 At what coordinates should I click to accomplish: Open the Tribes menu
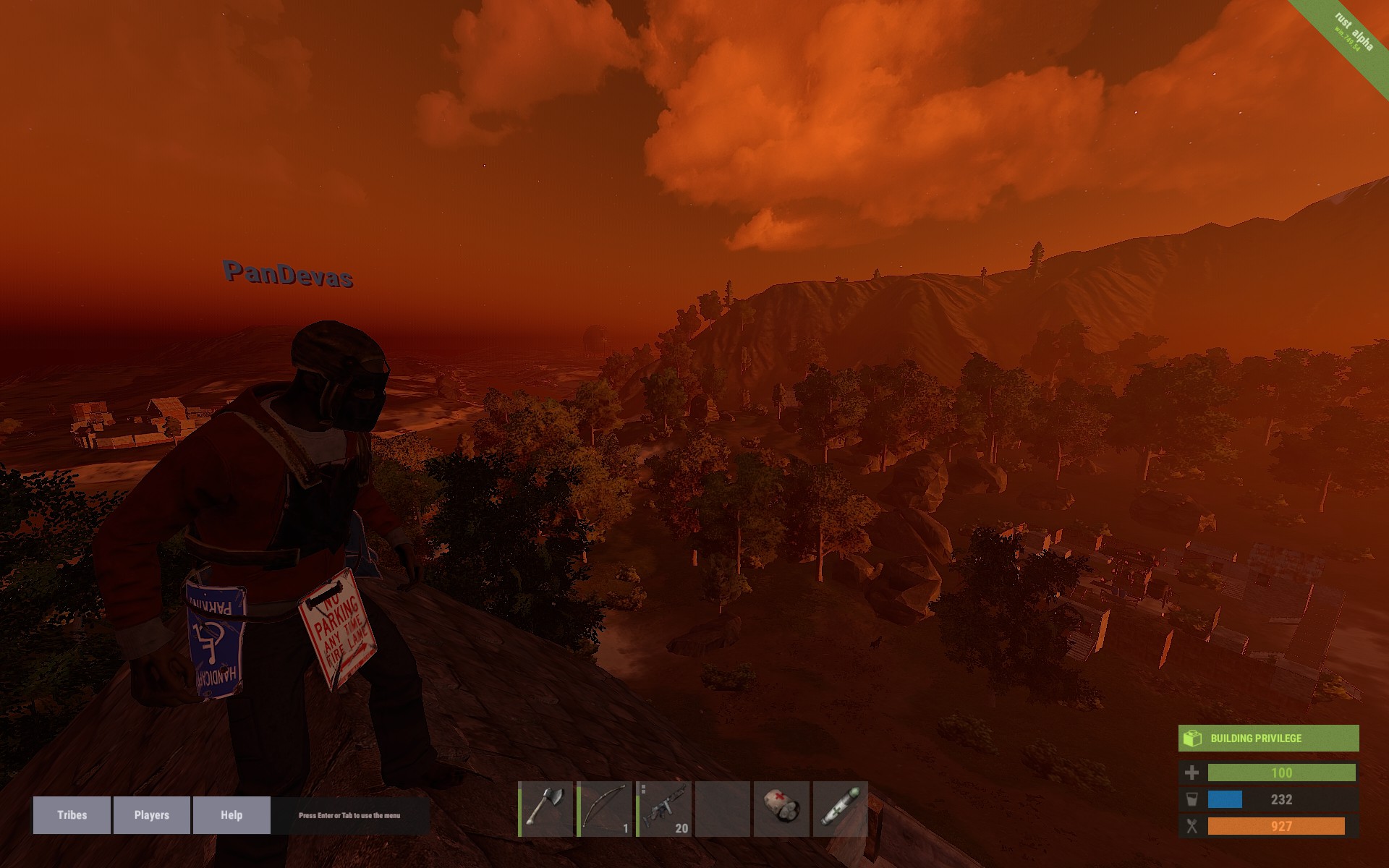tap(72, 815)
